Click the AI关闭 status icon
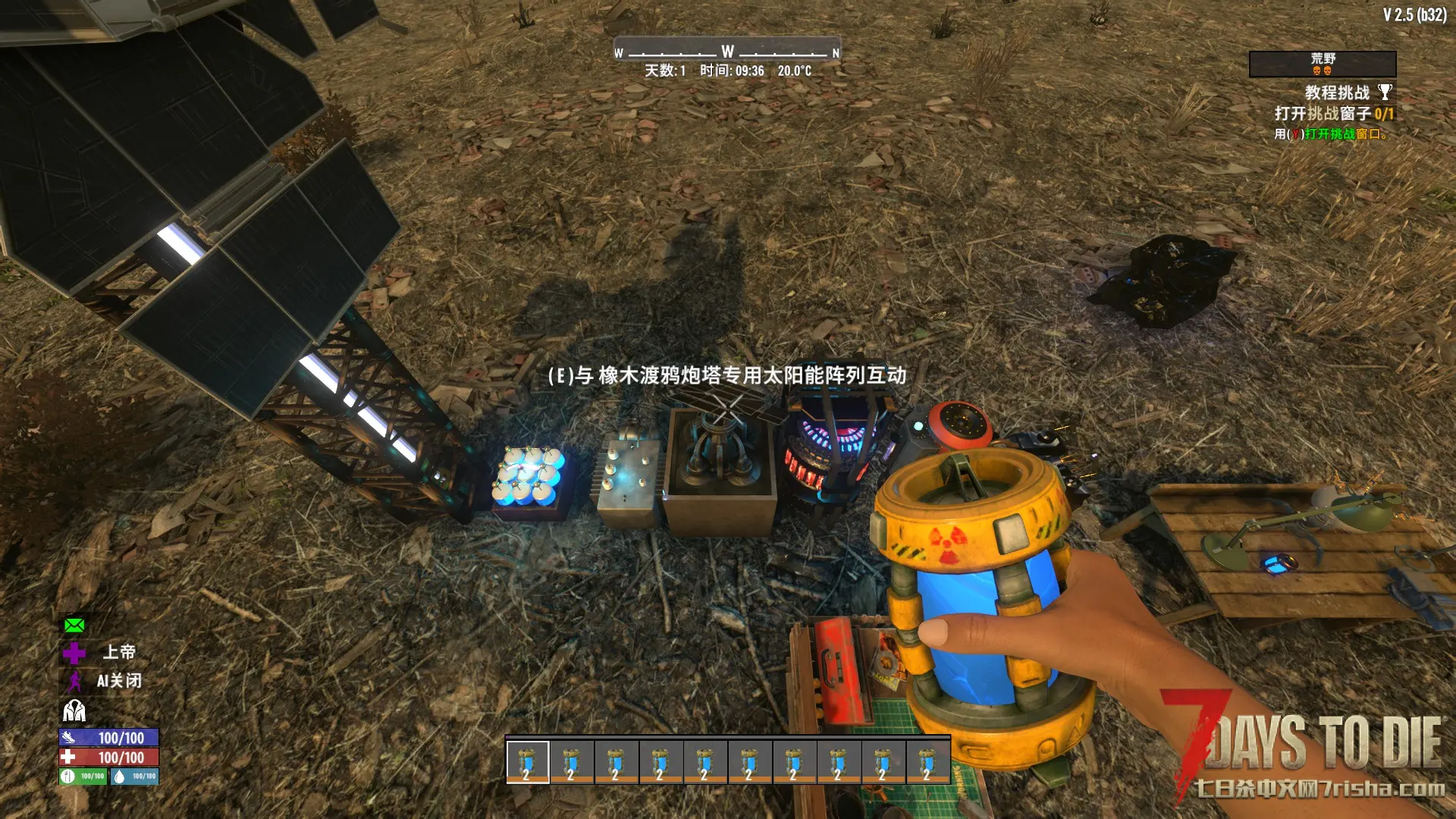Image resolution: width=1456 pixels, height=819 pixels. tap(74, 681)
